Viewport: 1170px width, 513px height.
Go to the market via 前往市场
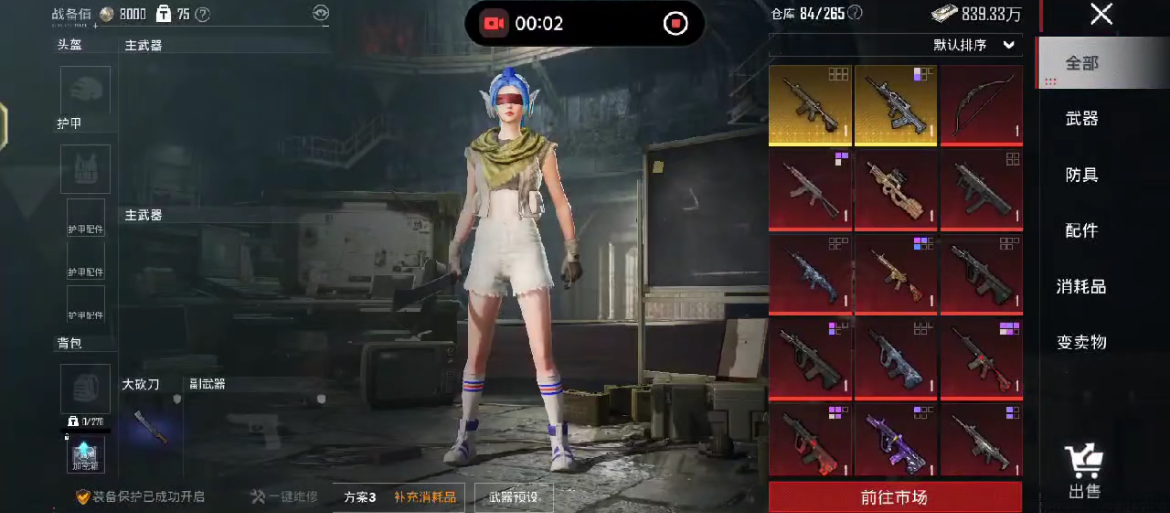coord(894,497)
